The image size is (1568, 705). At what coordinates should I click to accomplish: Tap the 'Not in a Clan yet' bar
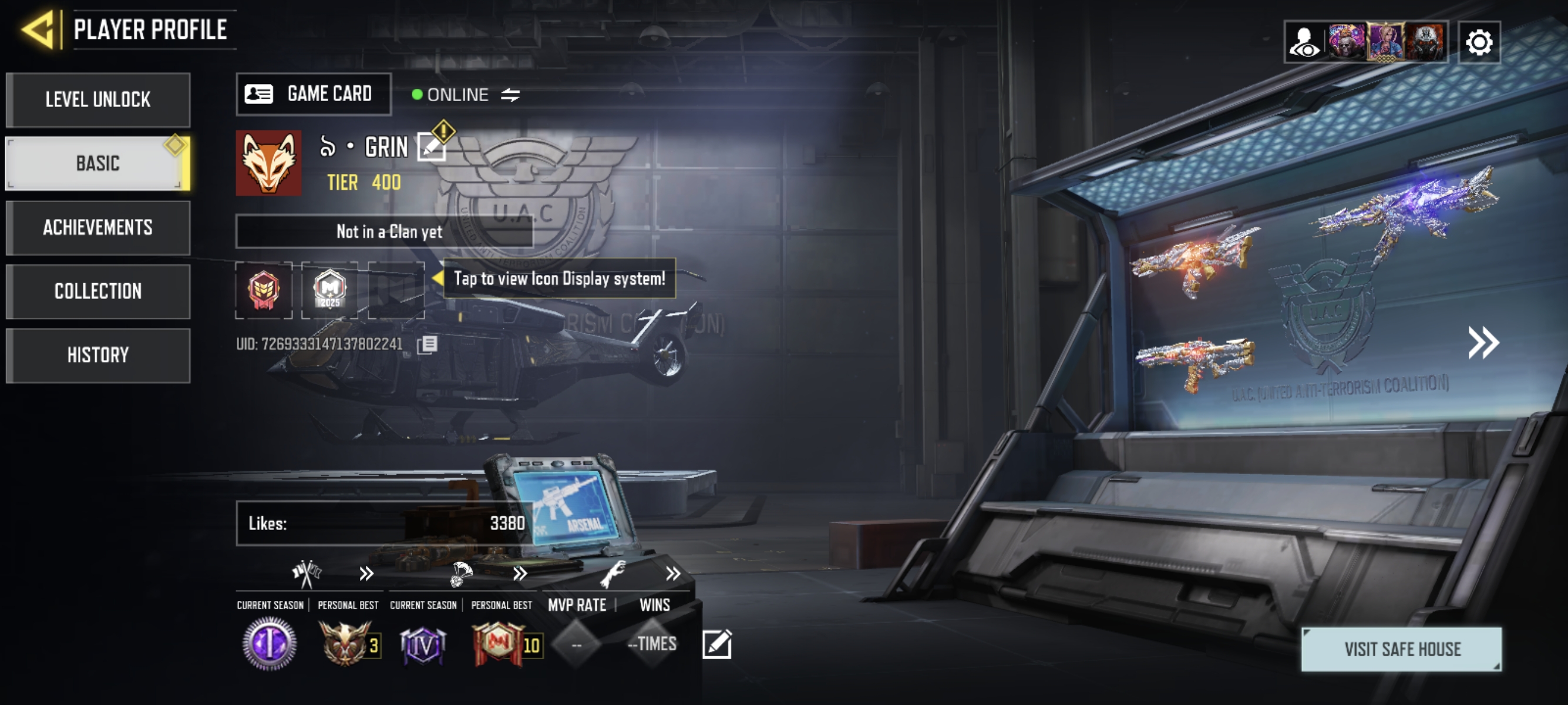[384, 231]
